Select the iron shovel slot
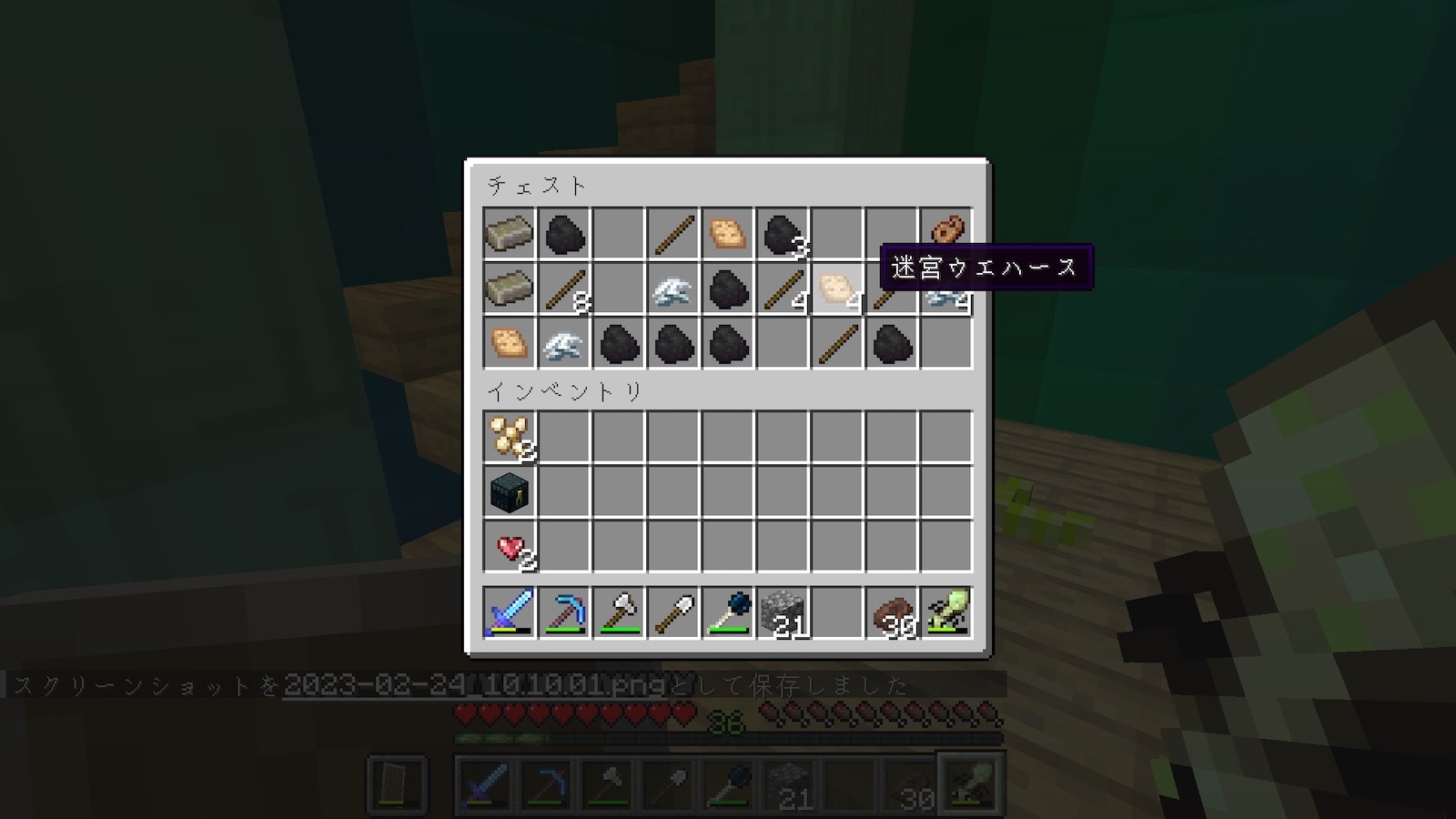1456x819 pixels. click(673, 612)
